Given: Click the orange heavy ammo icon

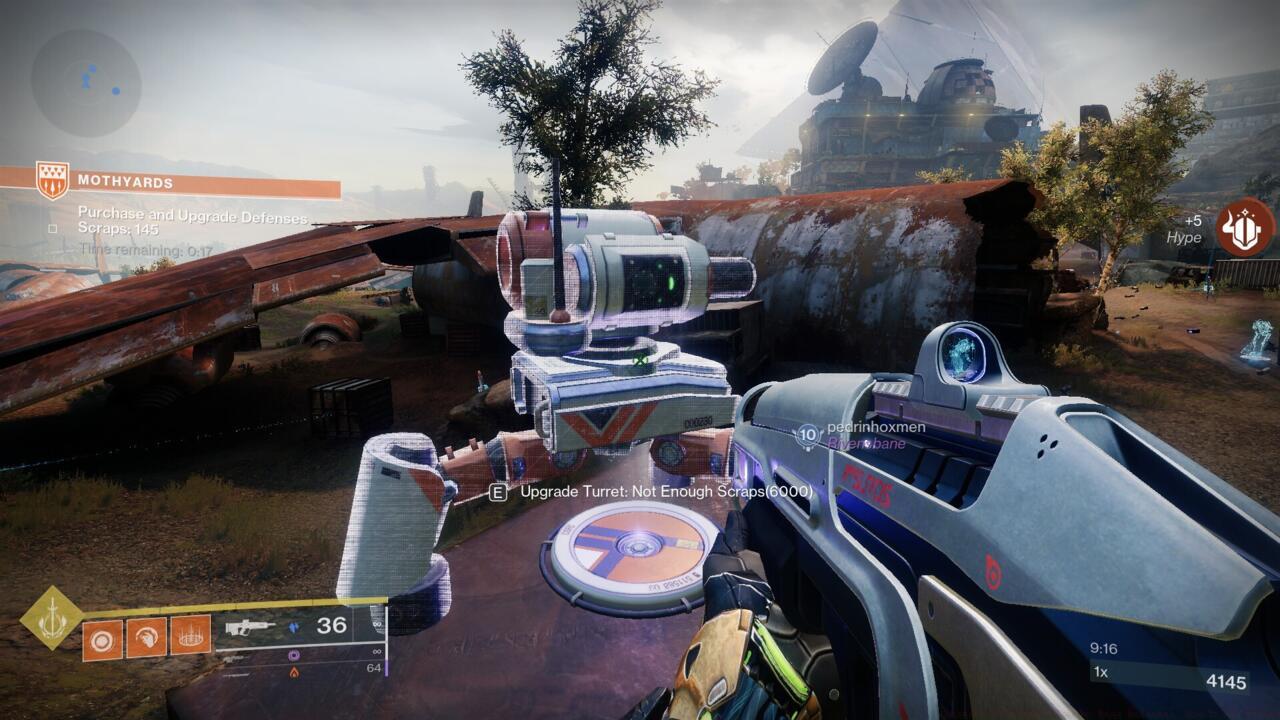Looking at the screenshot, I should coord(293,672).
